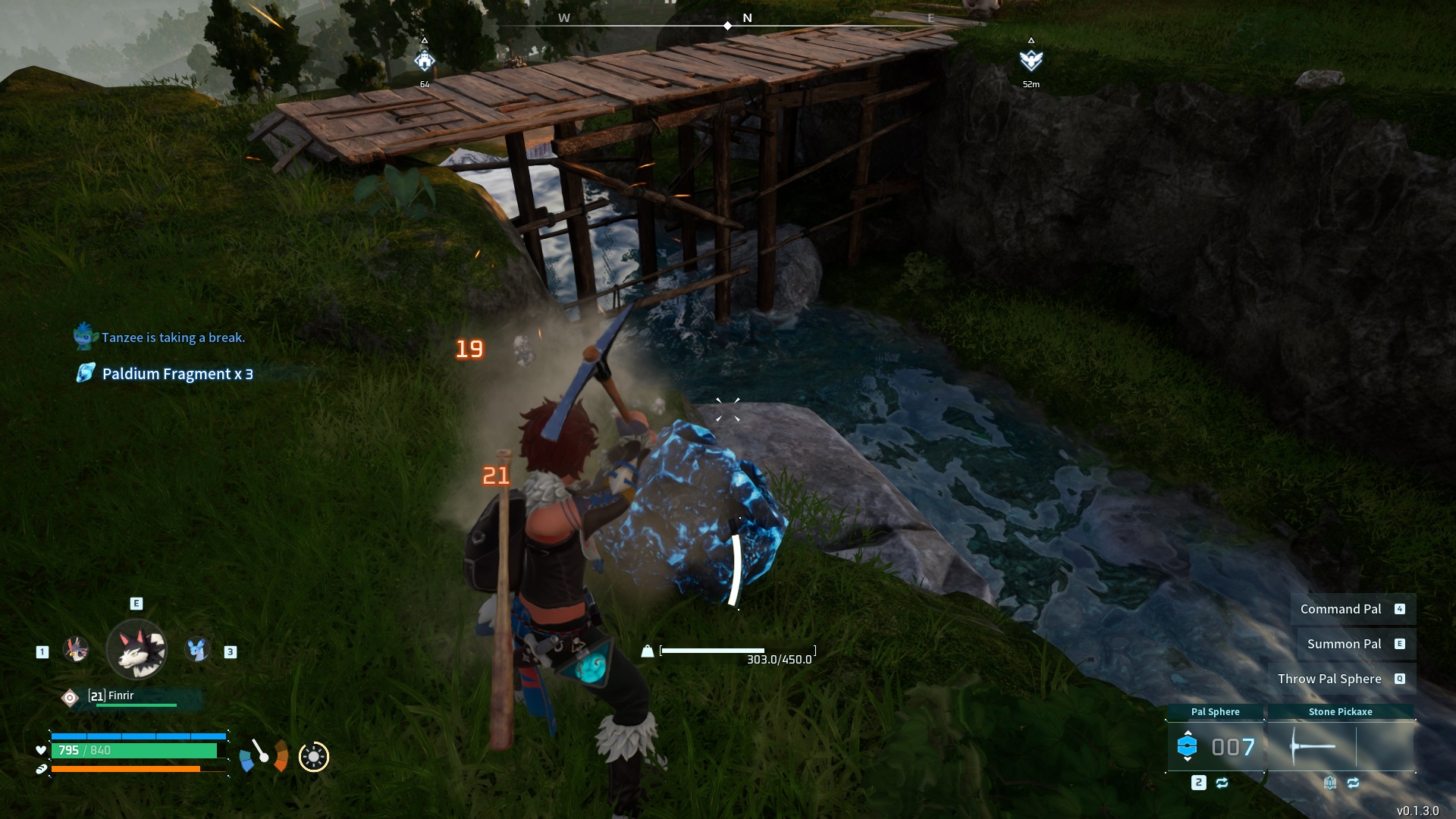1456x819 pixels.
Task: Click the temperature gauge icon
Action: pos(263,755)
